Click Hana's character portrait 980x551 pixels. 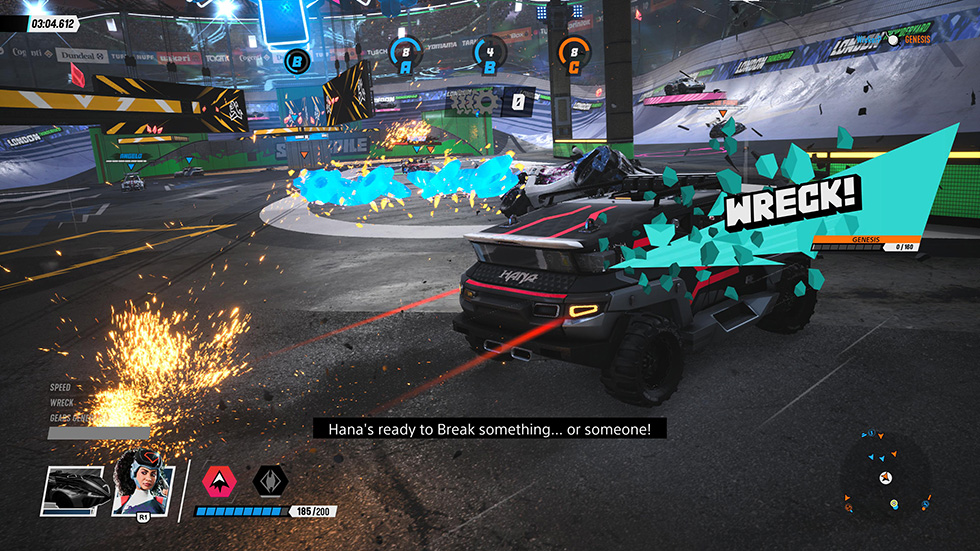coord(141,486)
